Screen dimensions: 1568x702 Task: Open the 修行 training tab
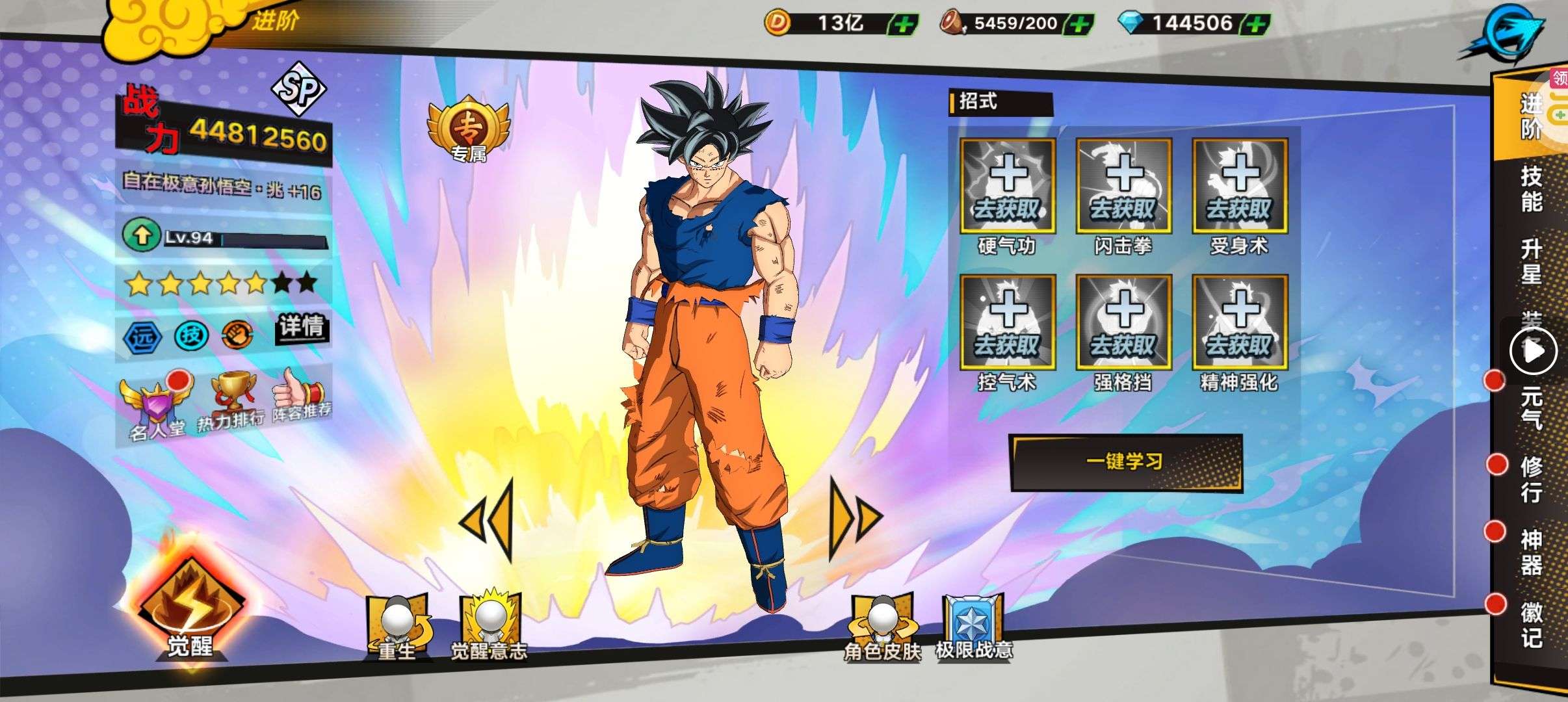tap(1531, 480)
